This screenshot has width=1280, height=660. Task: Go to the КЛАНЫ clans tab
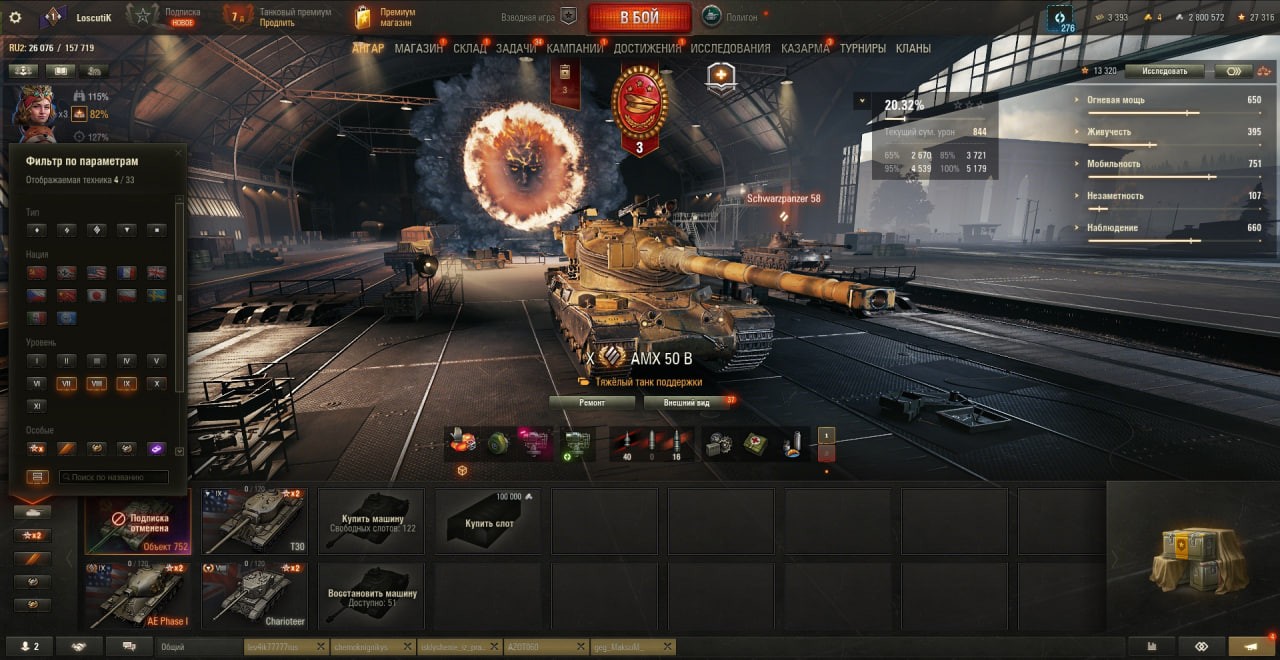click(913, 48)
